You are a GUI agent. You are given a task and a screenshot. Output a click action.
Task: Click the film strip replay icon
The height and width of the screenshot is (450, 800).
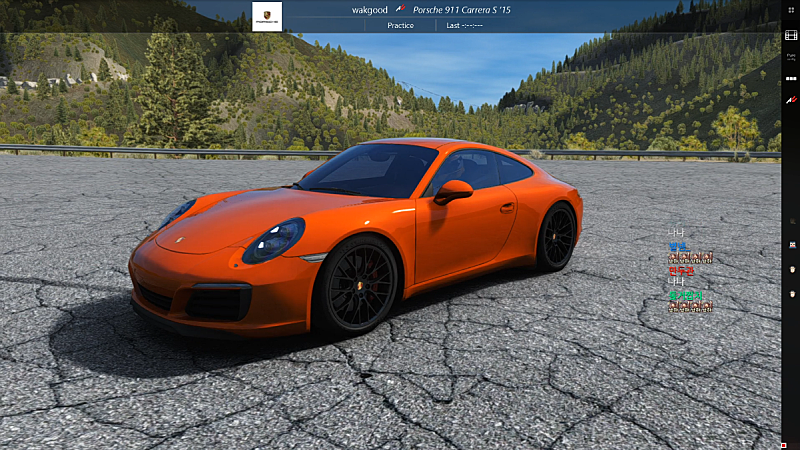791,35
